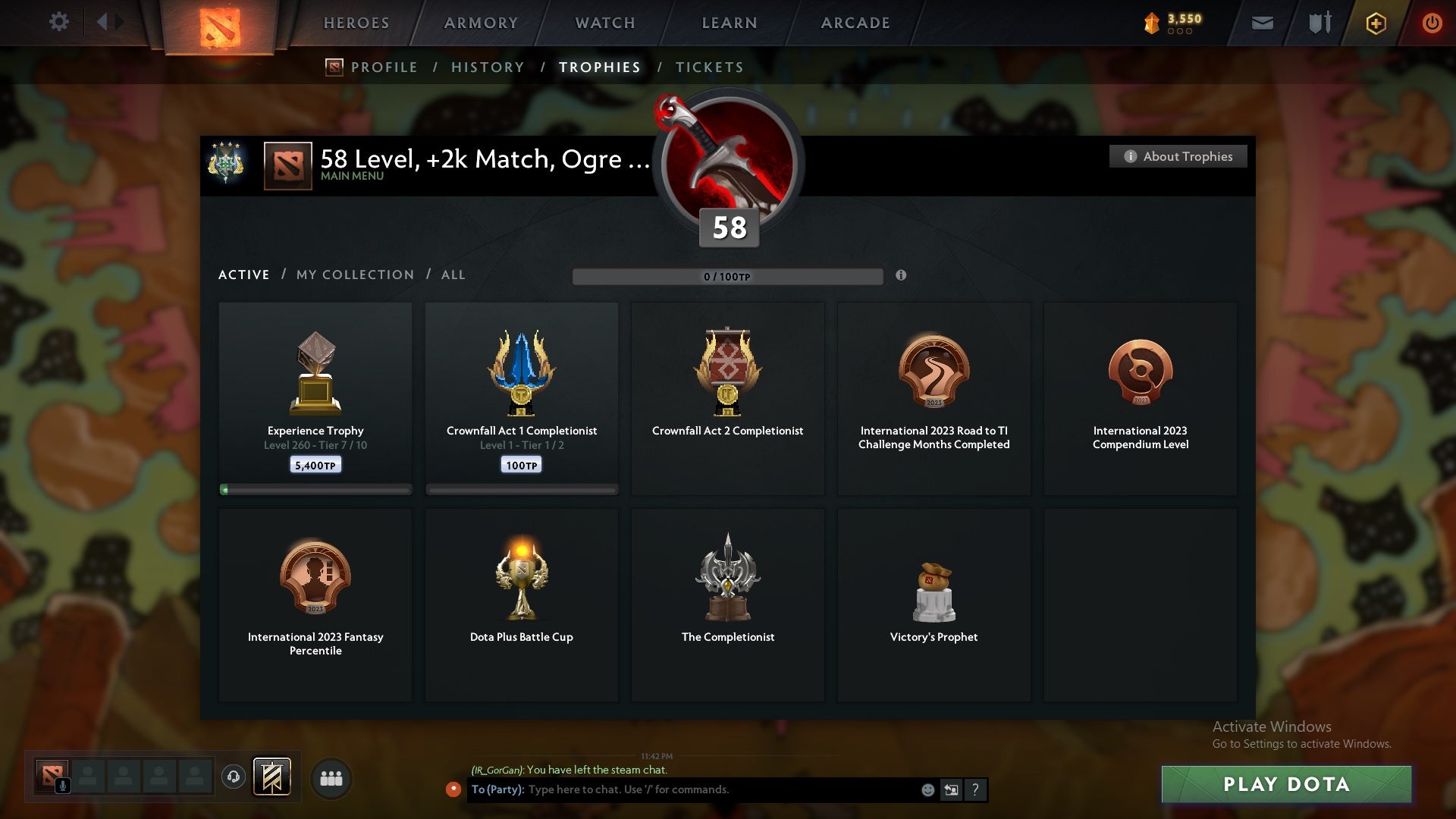Click the 0/100TP trophy progress bar
This screenshot has height=819, width=1456.
(x=728, y=277)
